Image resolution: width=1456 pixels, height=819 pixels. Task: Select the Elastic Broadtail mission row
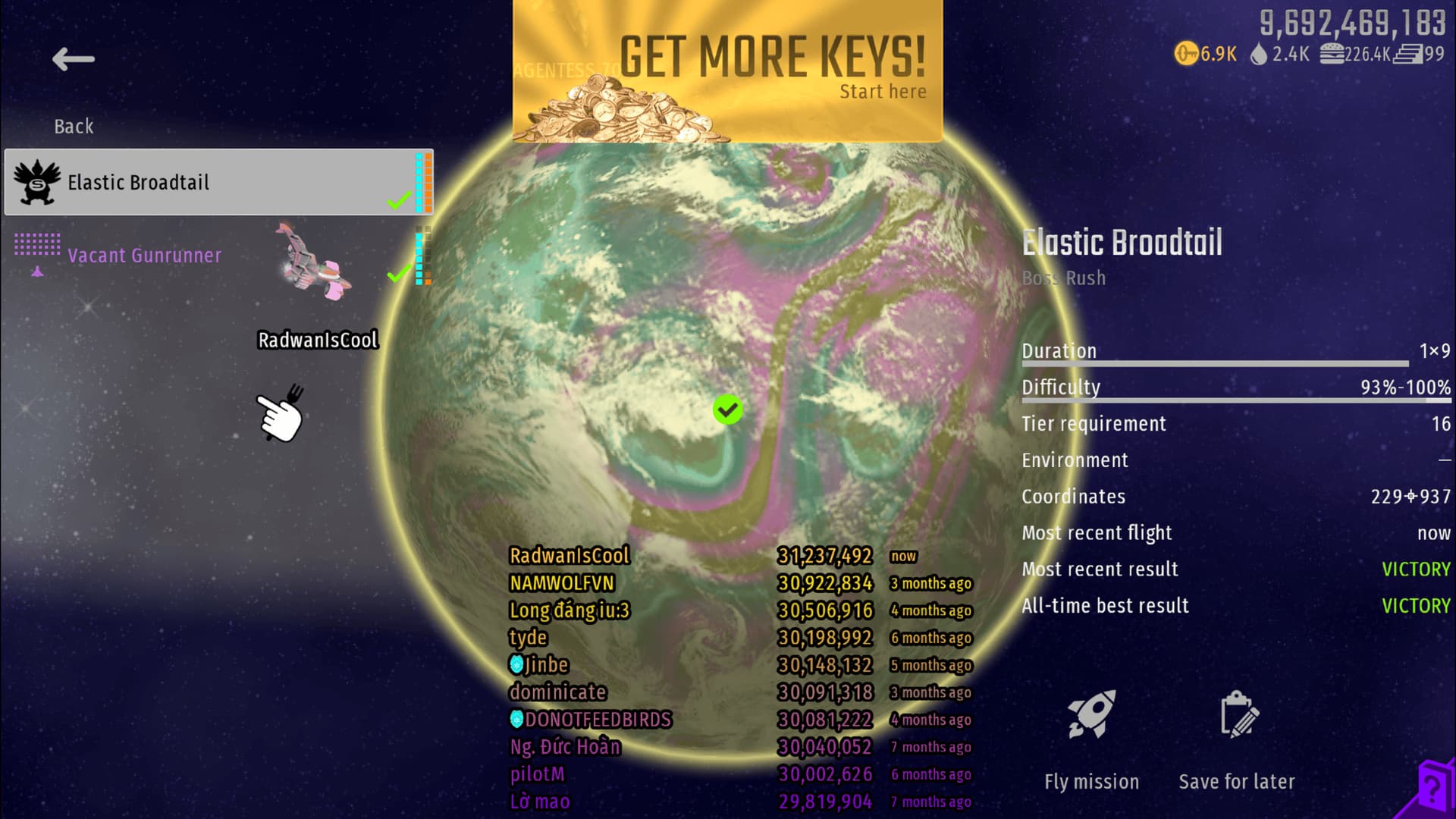click(x=218, y=182)
